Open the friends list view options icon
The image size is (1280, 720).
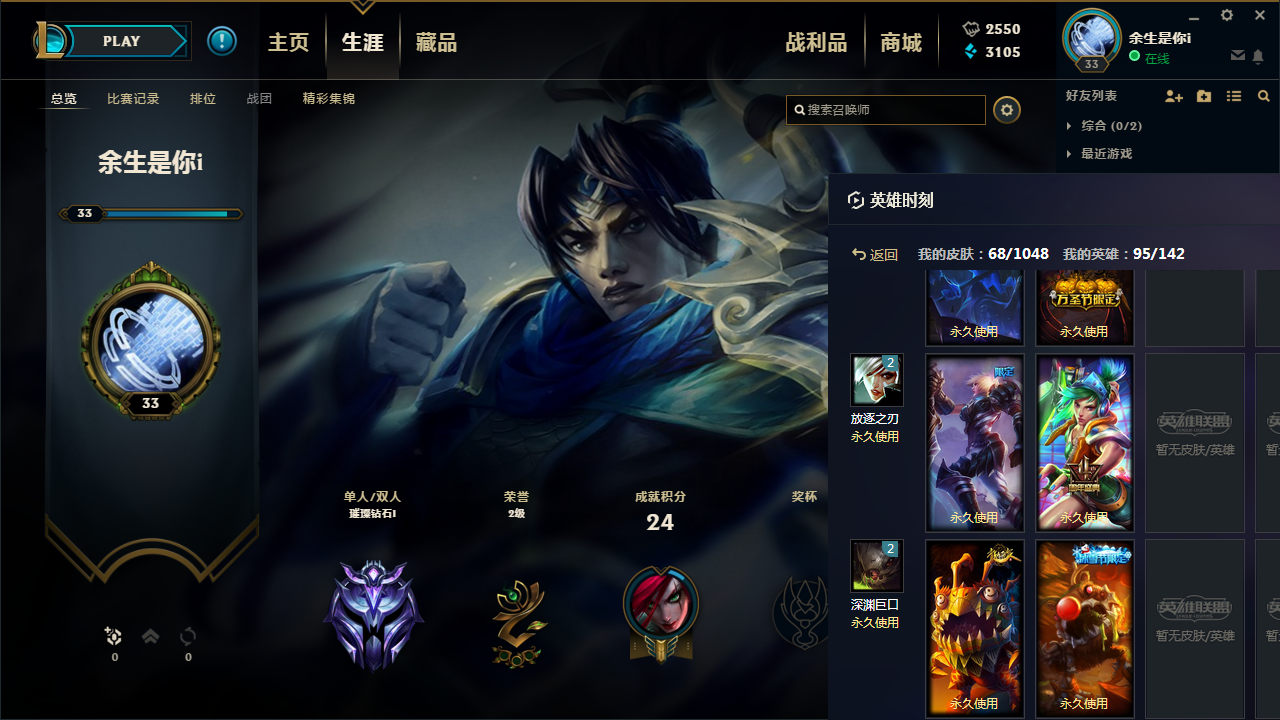click(x=1233, y=96)
